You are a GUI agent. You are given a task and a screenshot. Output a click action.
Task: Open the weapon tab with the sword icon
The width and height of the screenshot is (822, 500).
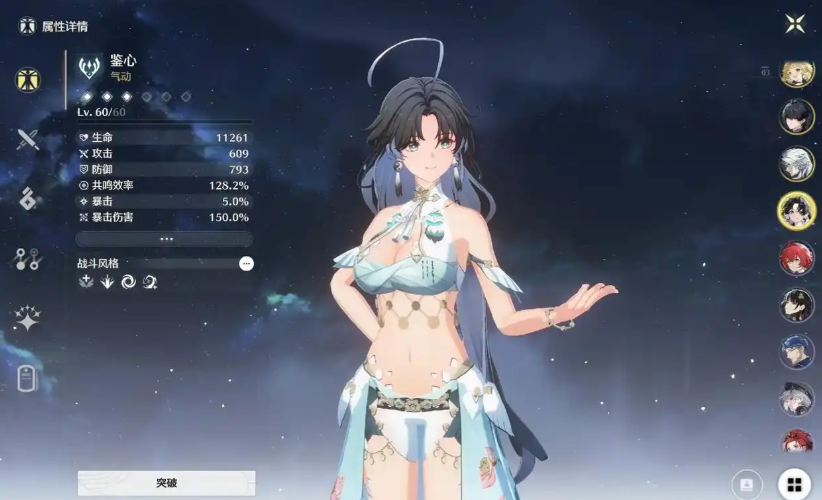point(27,139)
